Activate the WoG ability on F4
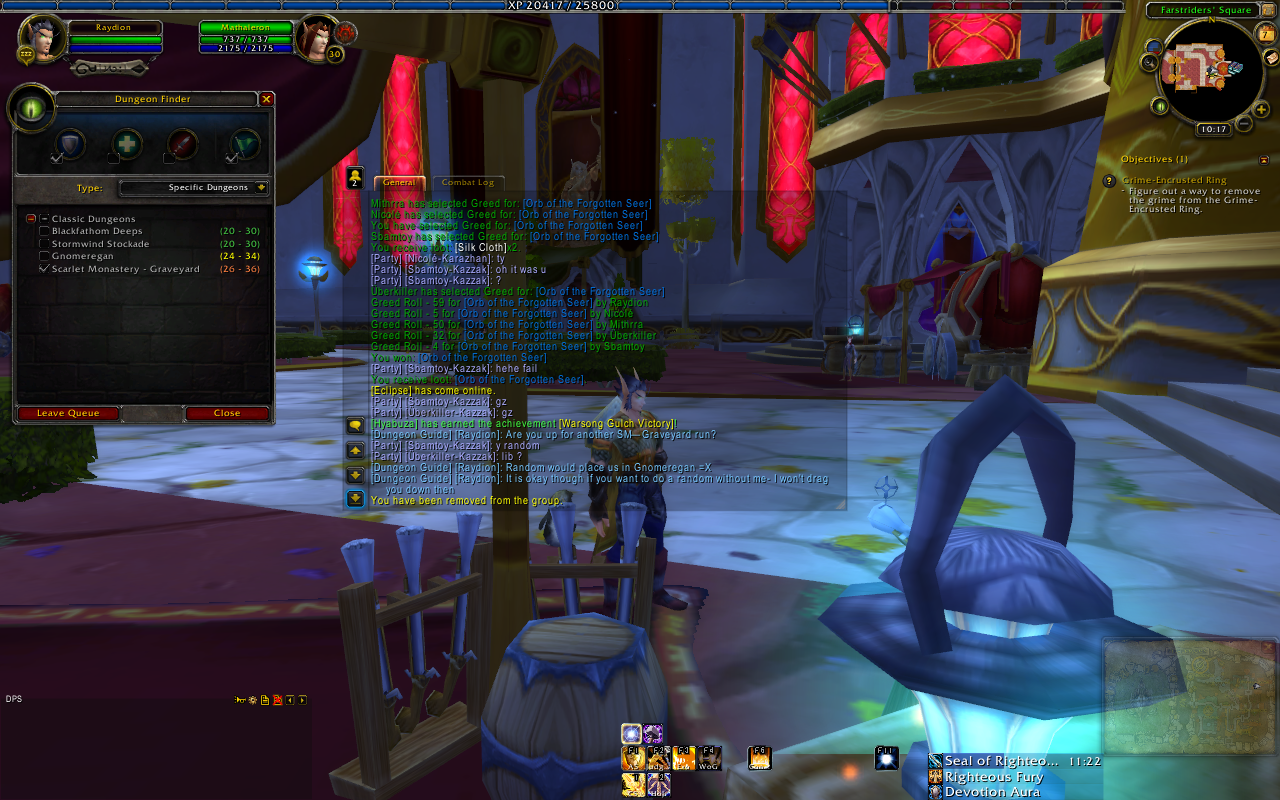The width and height of the screenshot is (1280, 800). click(x=709, y=758)
